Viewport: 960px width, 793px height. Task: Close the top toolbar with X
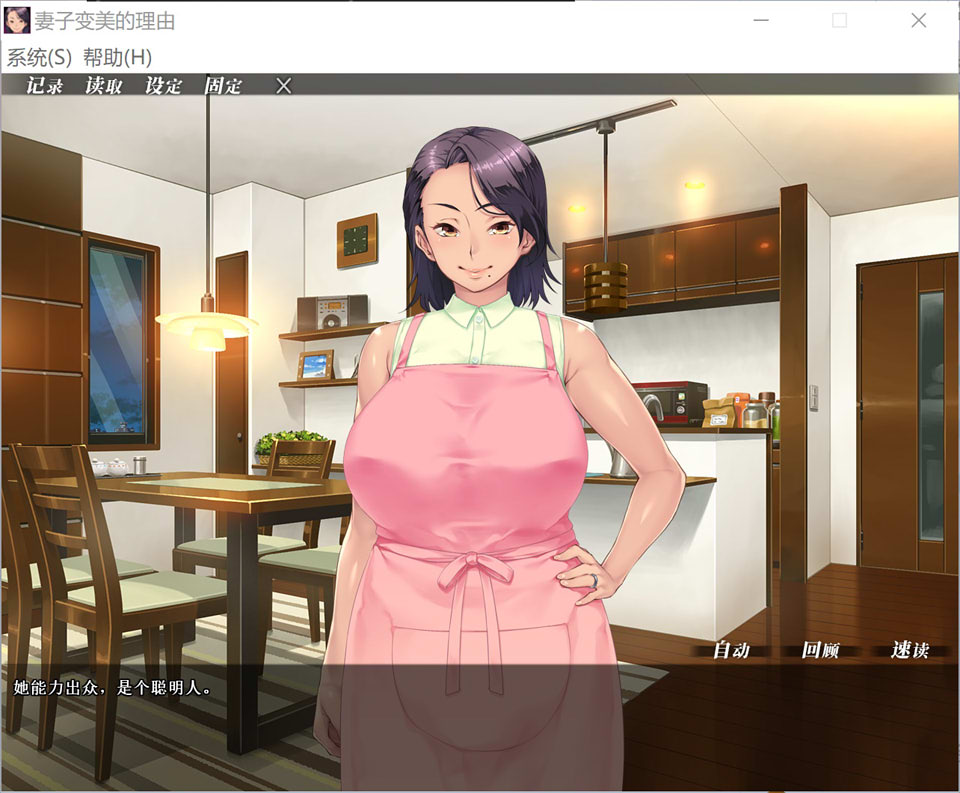[284, 86]
